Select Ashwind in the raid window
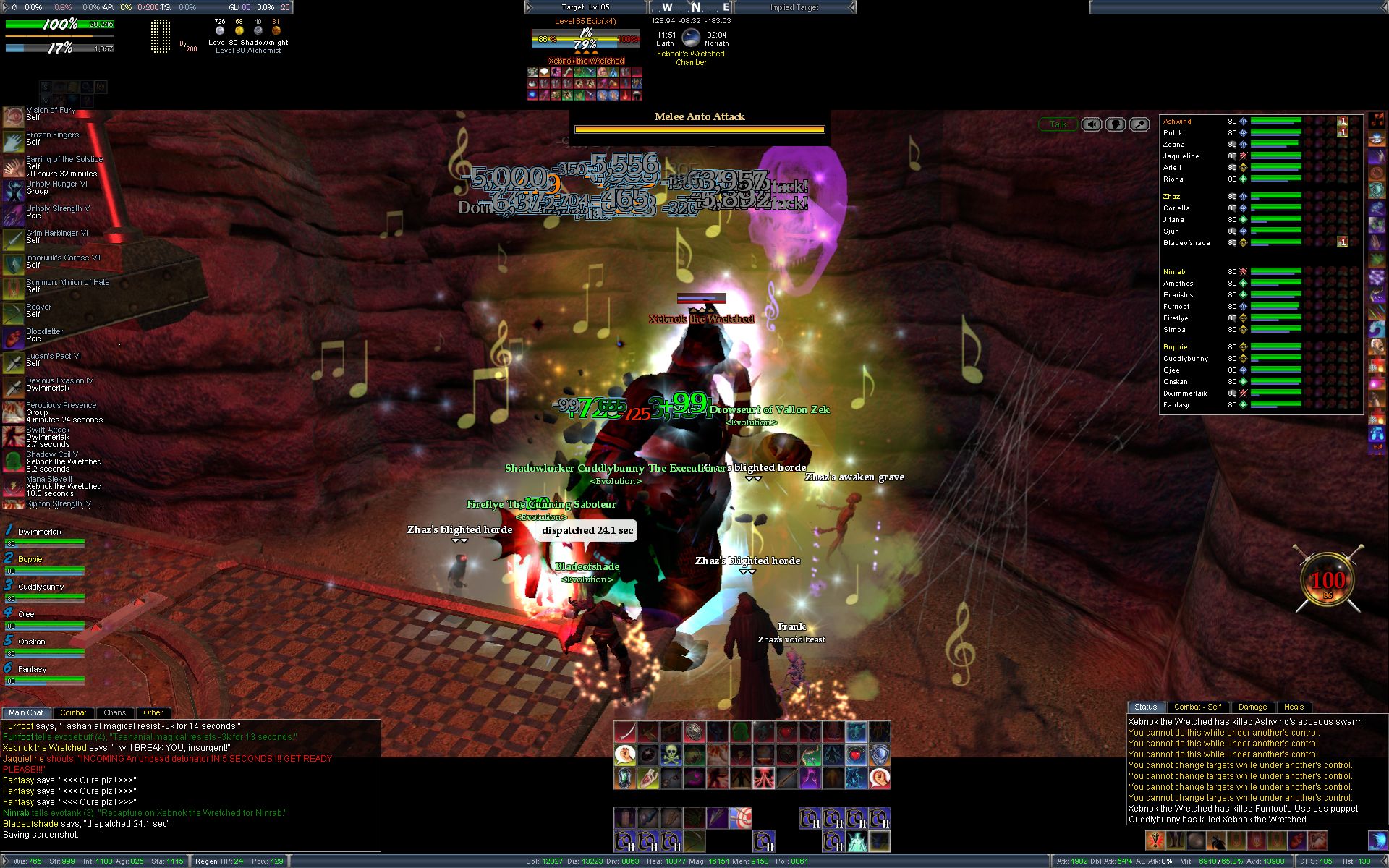Screen dimensions: 1389x868 pyautogui.click(x=1177, y=122)
